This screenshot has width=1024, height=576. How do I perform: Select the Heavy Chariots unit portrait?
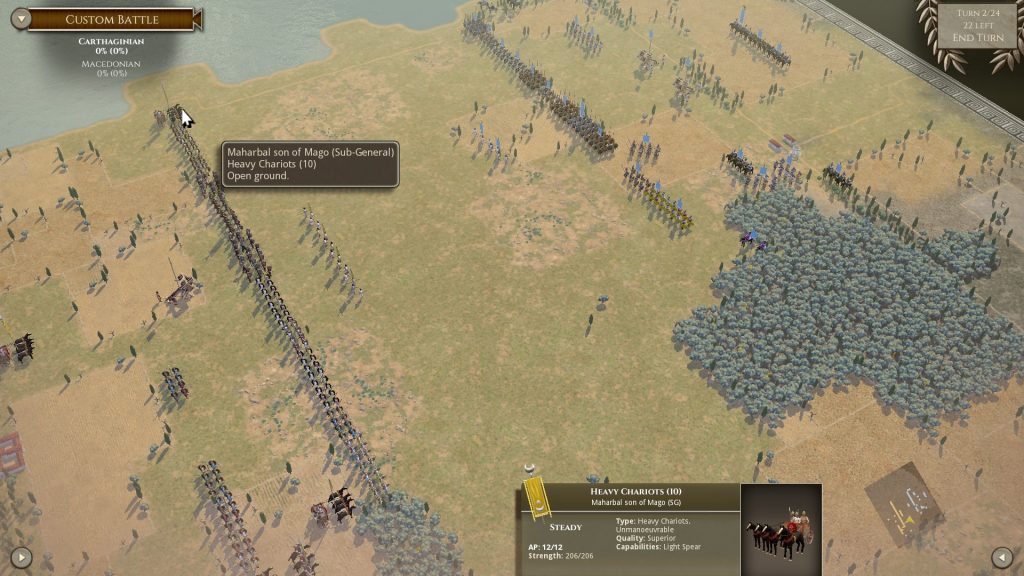[x=781, y=528]
